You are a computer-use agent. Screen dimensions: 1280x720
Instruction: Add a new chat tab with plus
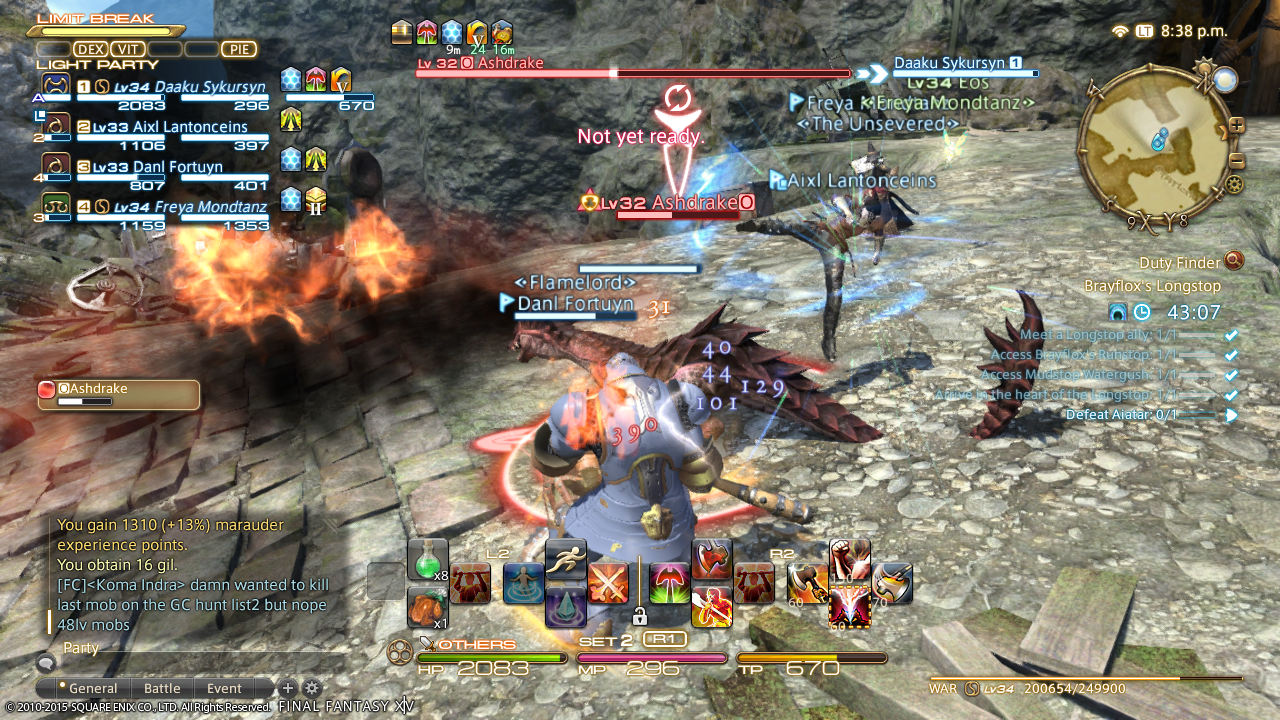pyautogui.click(x=287, y=688)
